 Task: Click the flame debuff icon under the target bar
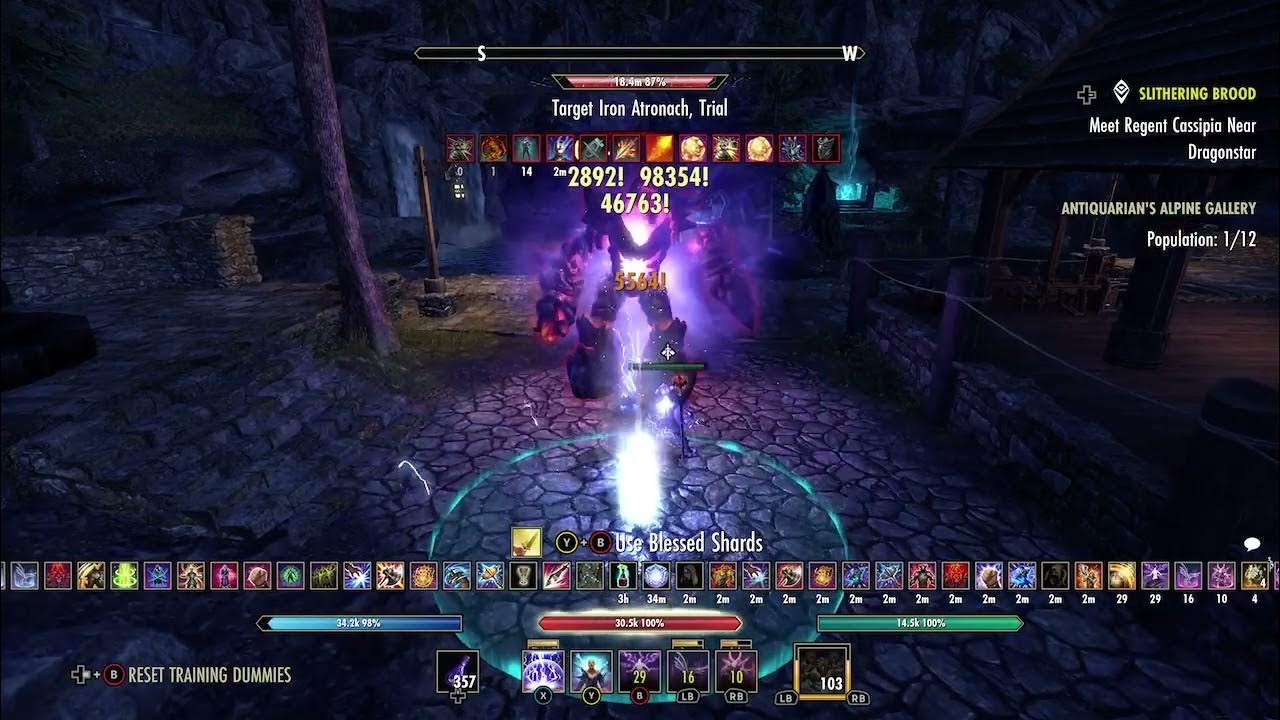pyautogui.click(x=660, y=148)
